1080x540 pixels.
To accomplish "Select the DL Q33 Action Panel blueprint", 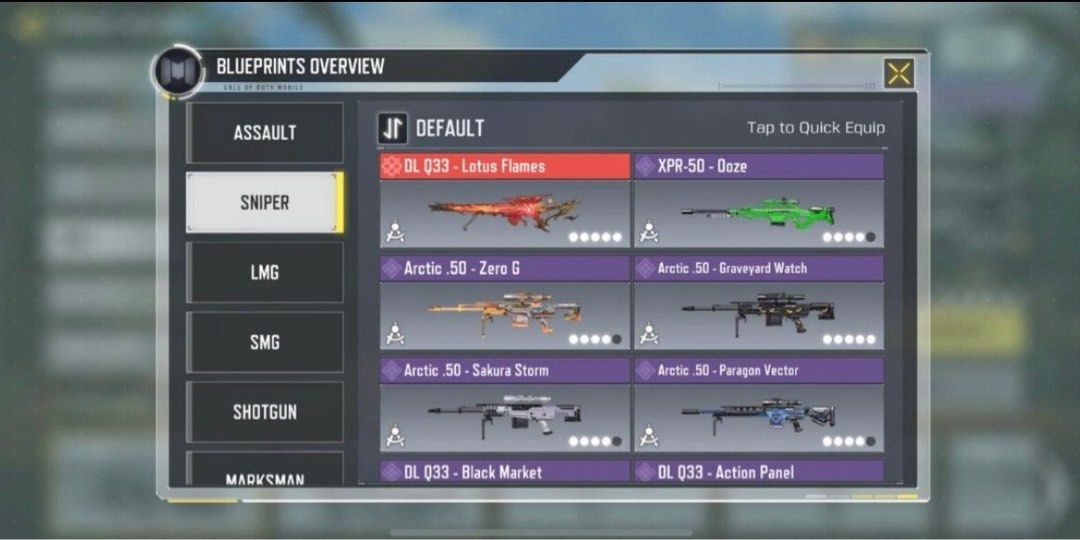I will [x=759, y=472].
